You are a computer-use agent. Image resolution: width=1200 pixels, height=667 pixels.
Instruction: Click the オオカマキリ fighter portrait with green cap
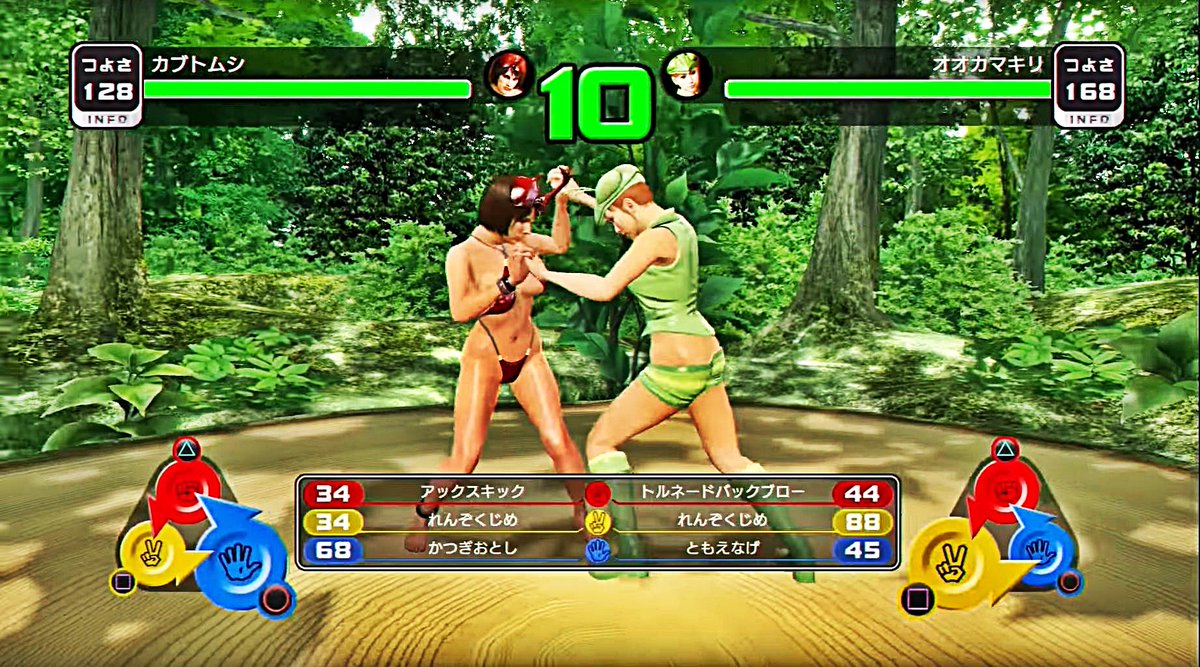coord(688,76)
